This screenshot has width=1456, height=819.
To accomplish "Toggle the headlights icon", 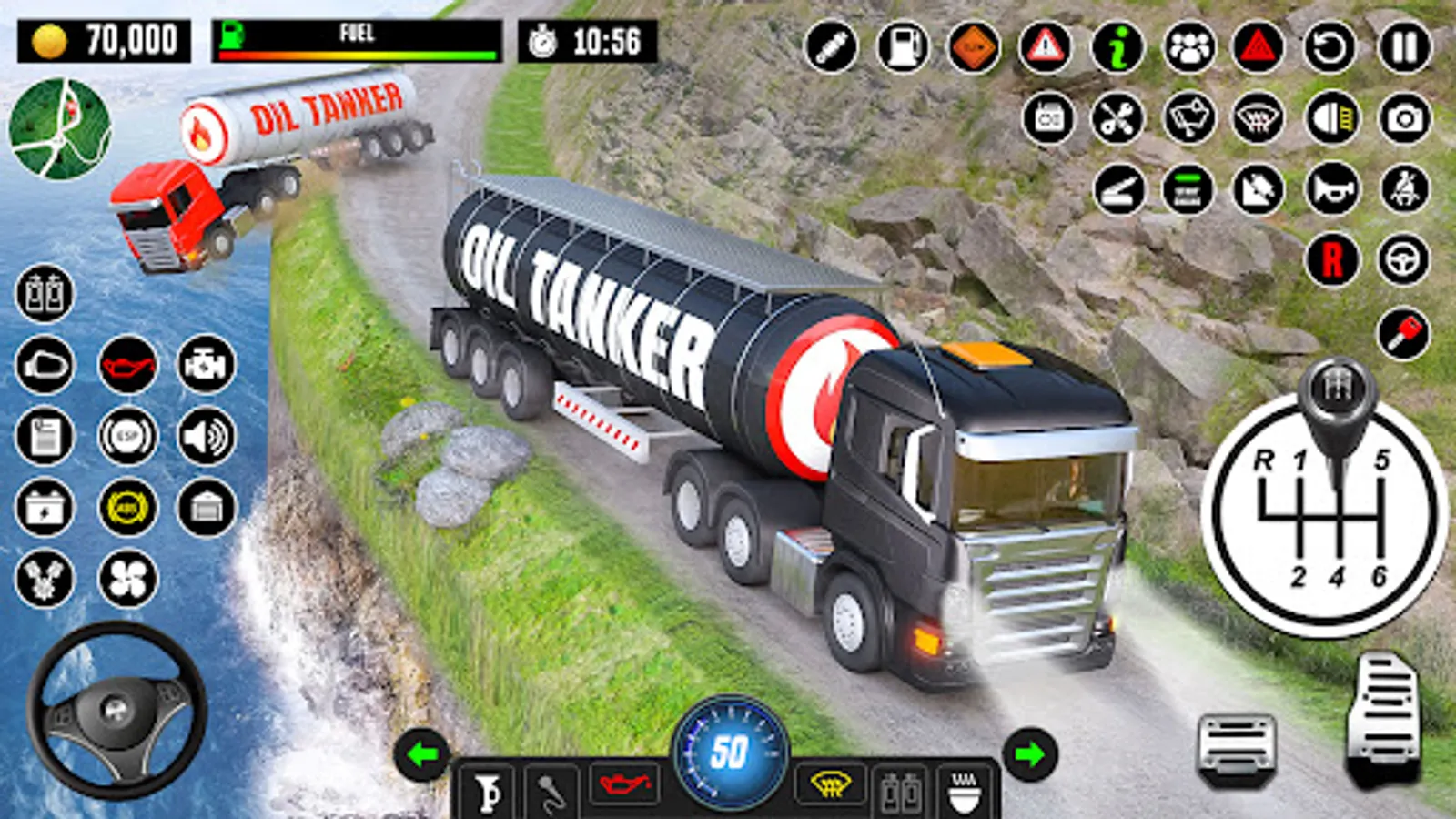I will point(1332,118).
